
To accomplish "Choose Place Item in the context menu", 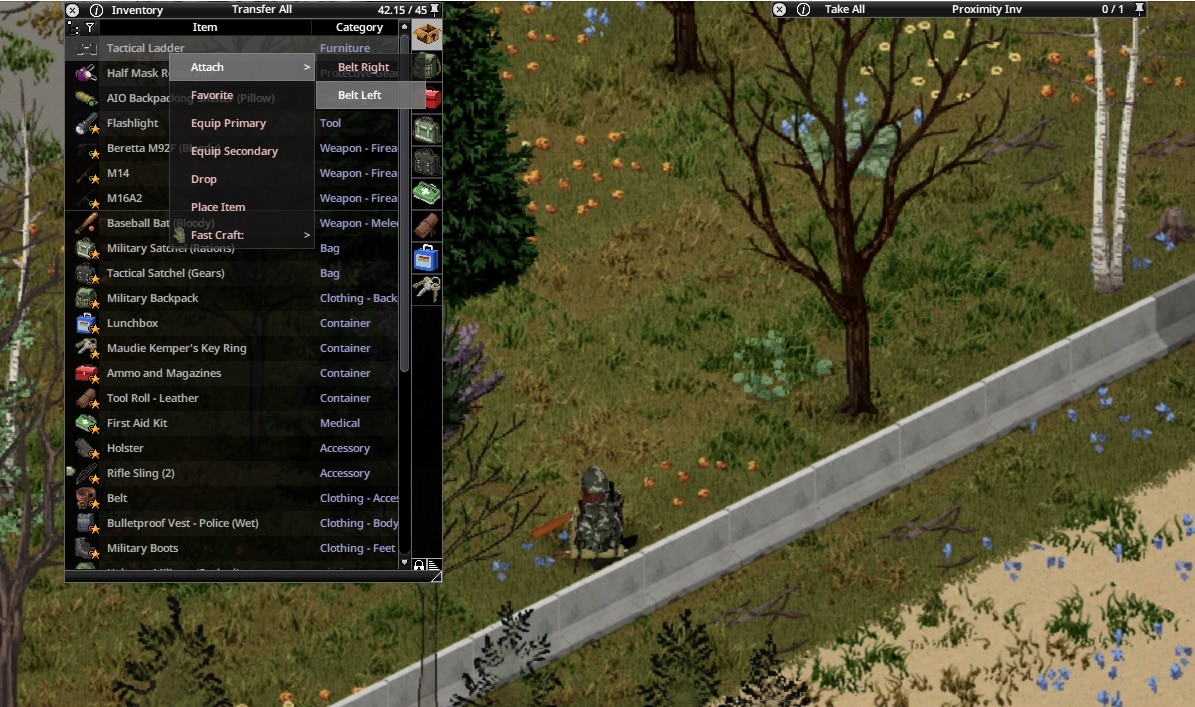I will point(218,207).
